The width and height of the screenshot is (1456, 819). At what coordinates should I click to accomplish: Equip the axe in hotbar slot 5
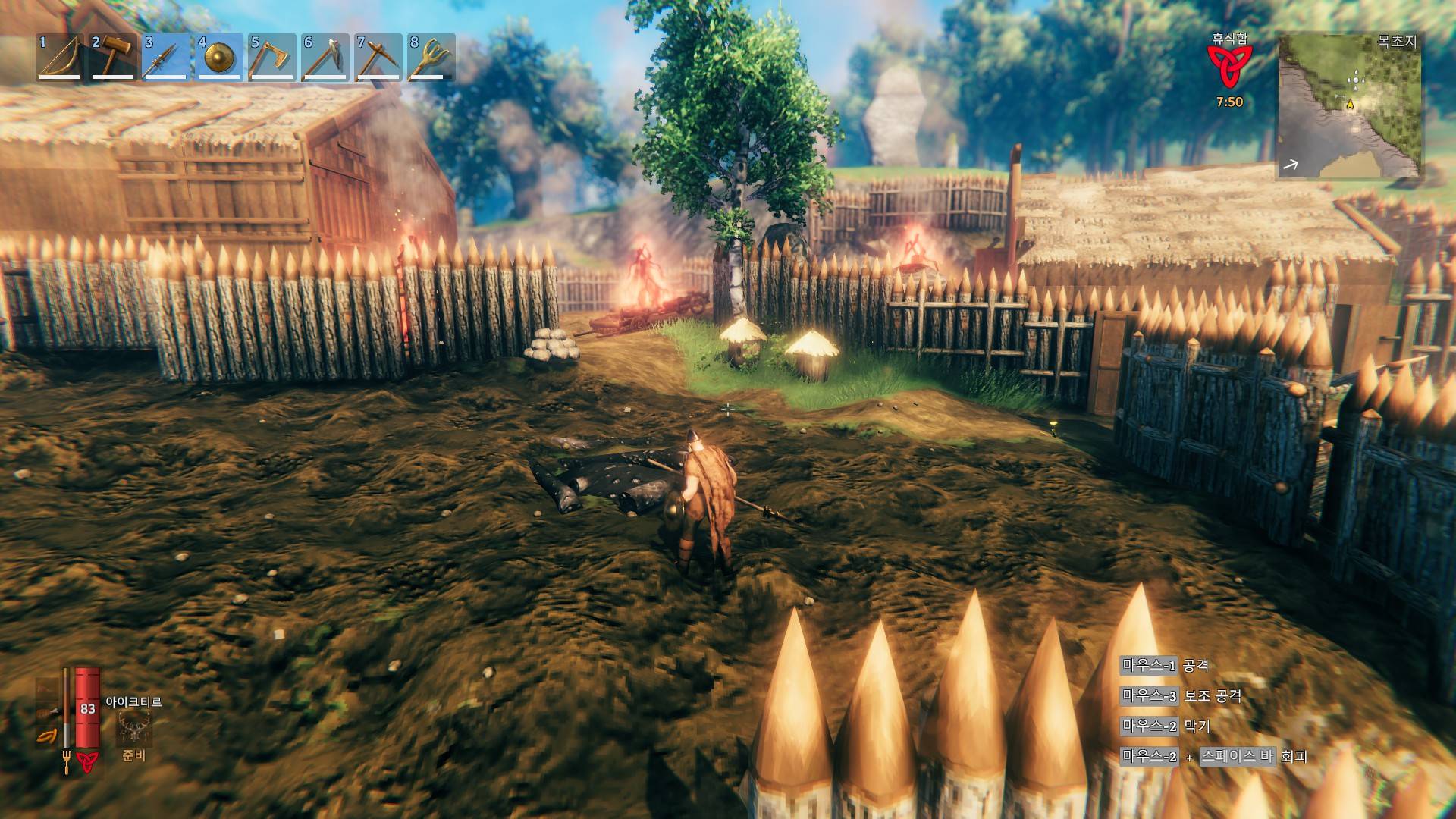272,57
